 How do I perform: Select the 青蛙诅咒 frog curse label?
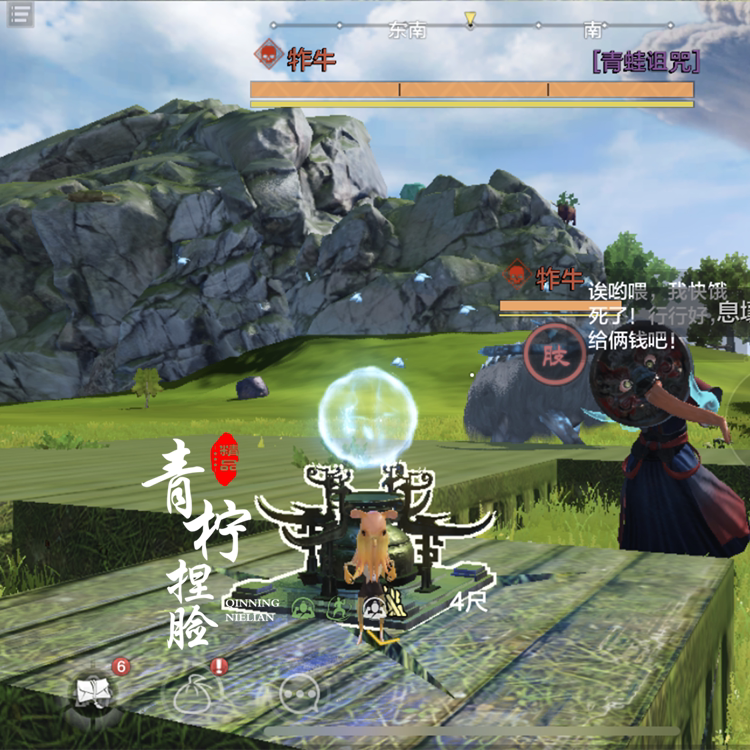click(645, 61)
